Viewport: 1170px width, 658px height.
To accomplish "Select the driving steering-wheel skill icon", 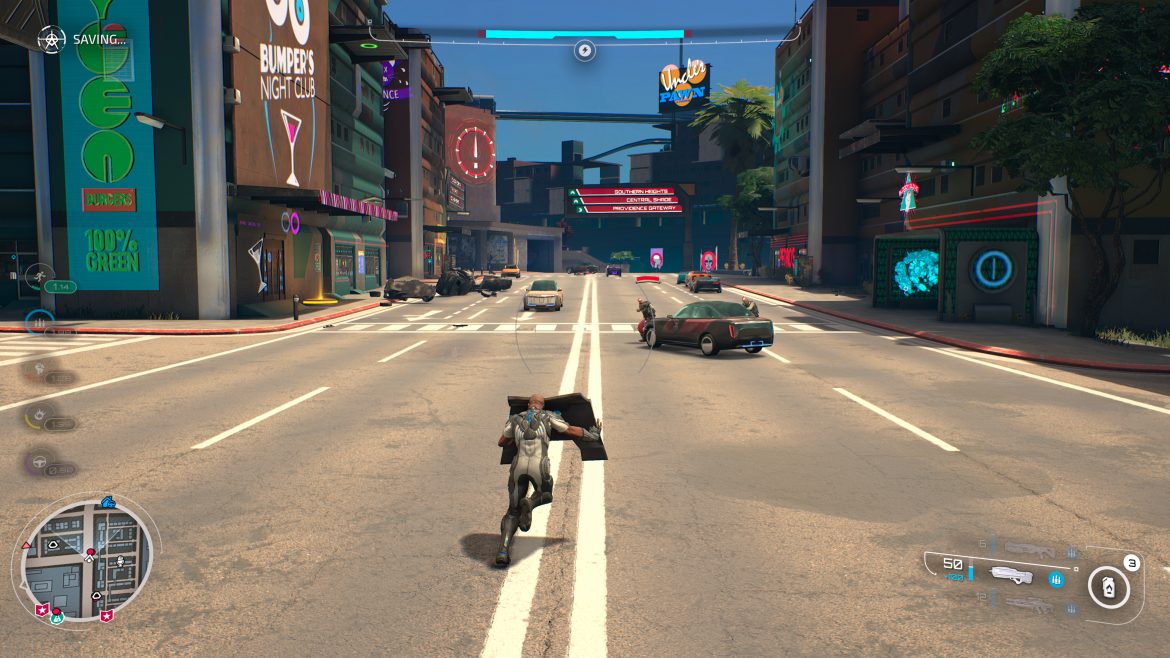I will click(x=39, y=461).
